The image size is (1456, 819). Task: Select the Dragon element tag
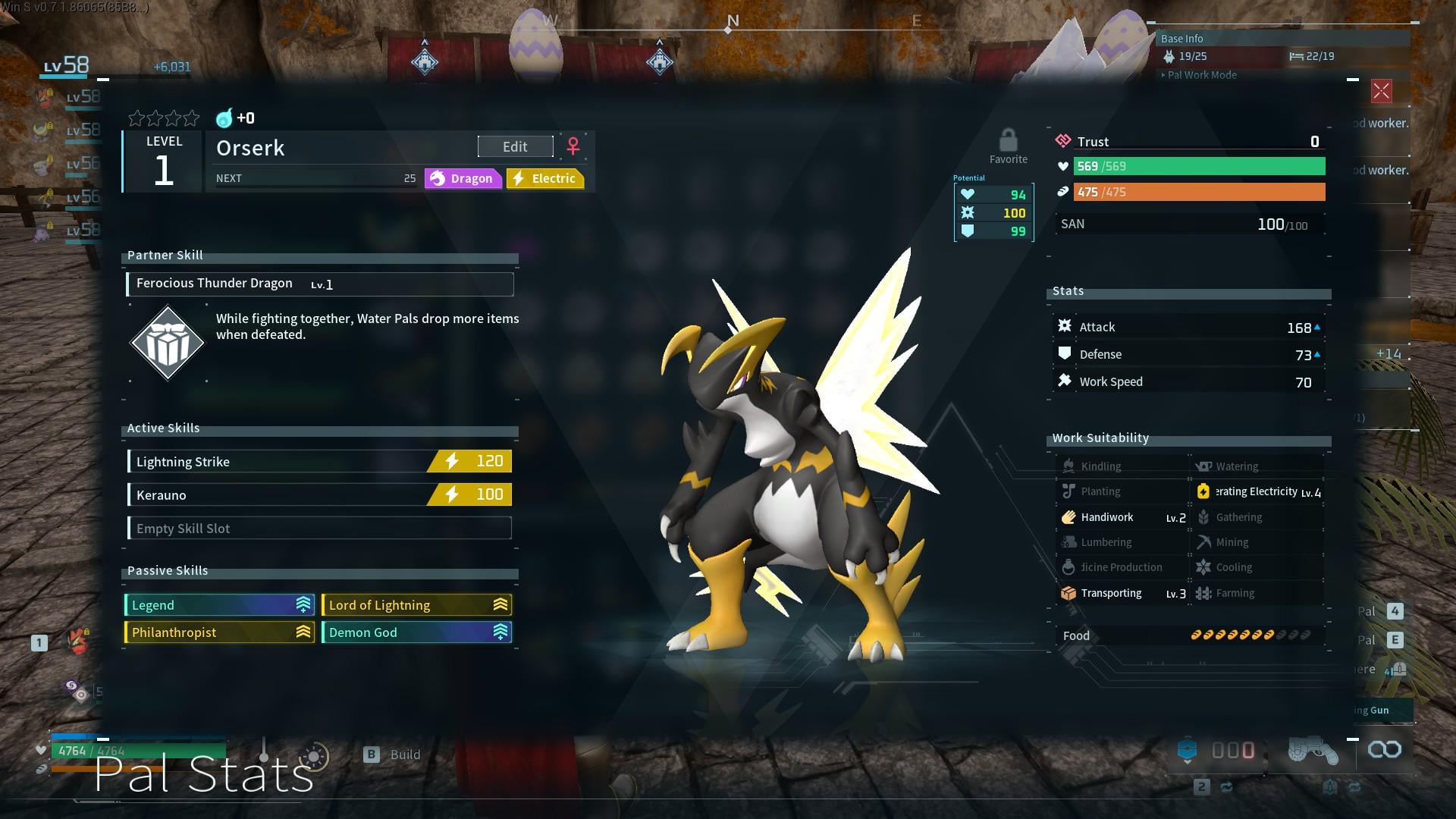coord(462,178)
